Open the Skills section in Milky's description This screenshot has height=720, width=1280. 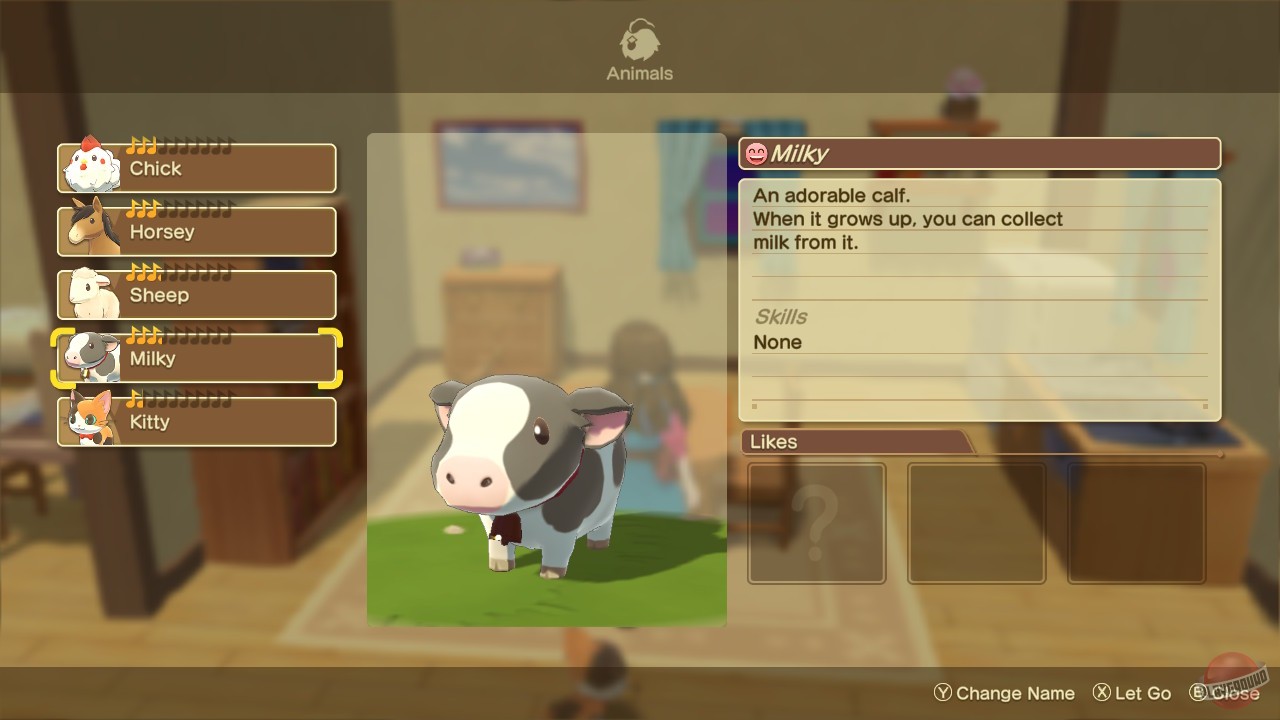778,317
